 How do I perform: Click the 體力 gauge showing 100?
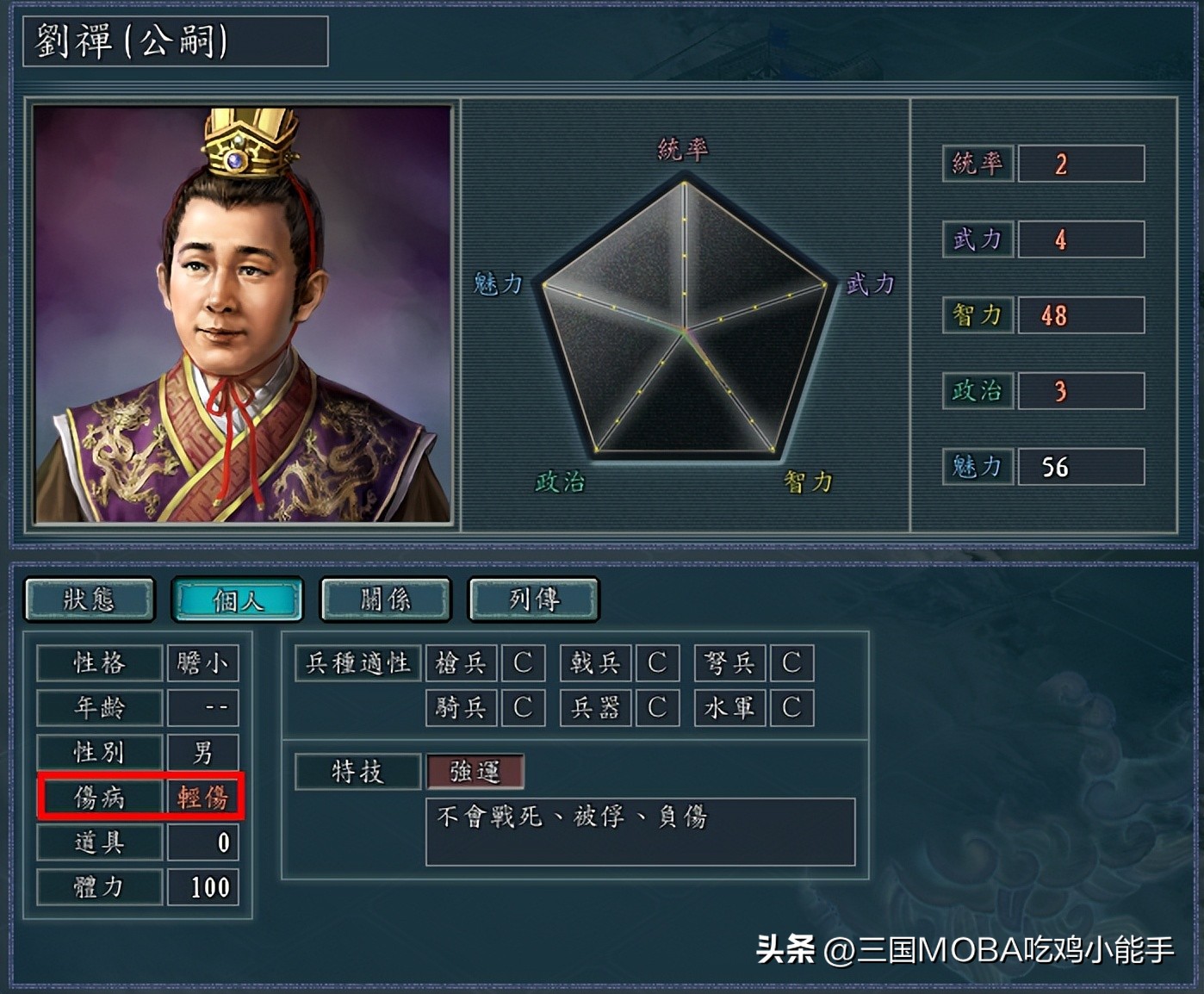pos(203,887)
